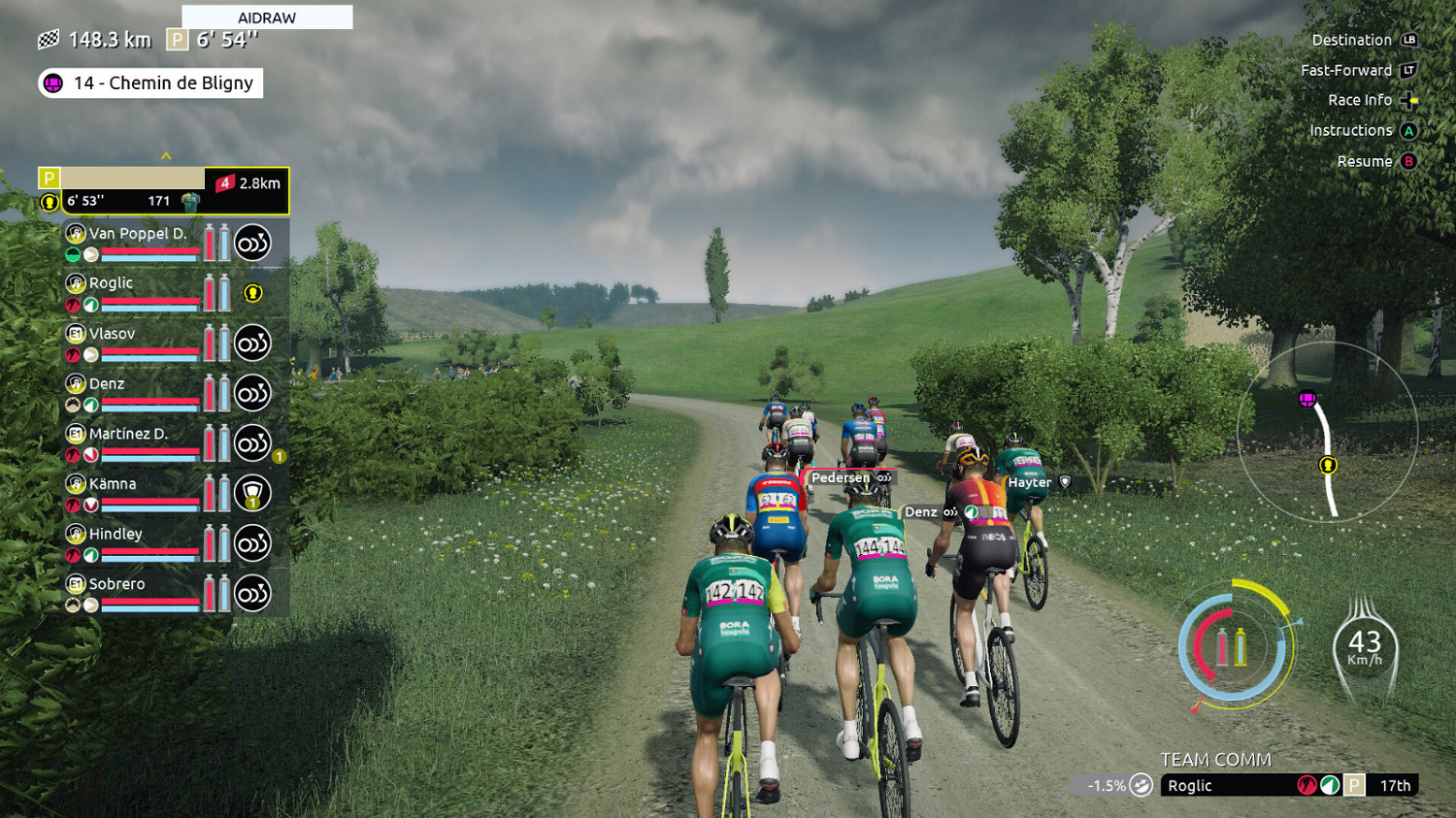This screenshot has height=818, width=1456.
Task: Open Vlasov's effort behavior icon
Action: tap(251, 343)
